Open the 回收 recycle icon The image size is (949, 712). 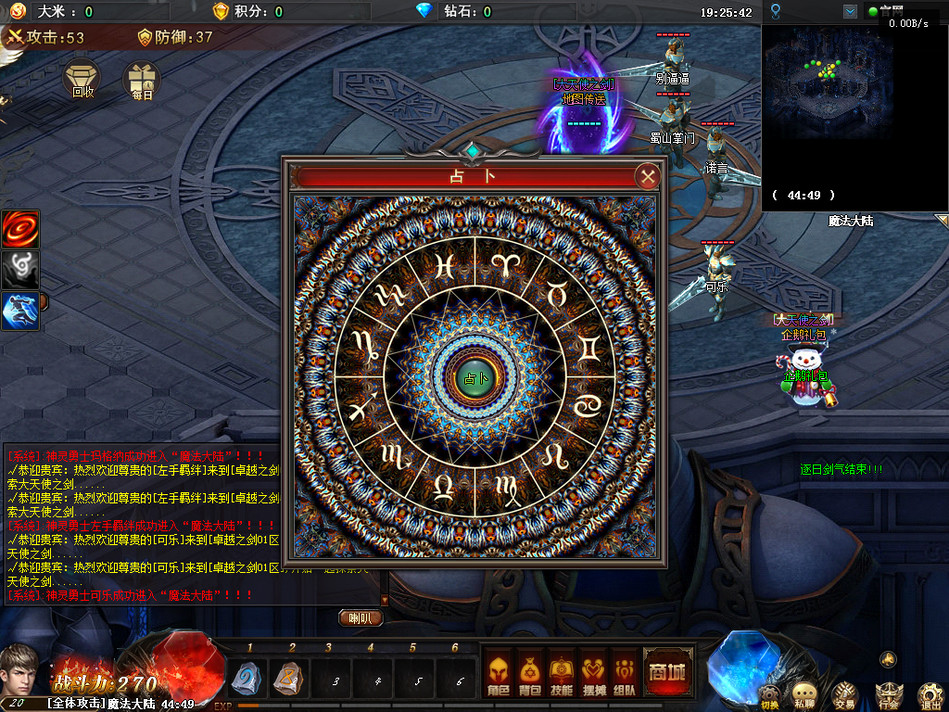pyautogui.click(x=83, y=79)
